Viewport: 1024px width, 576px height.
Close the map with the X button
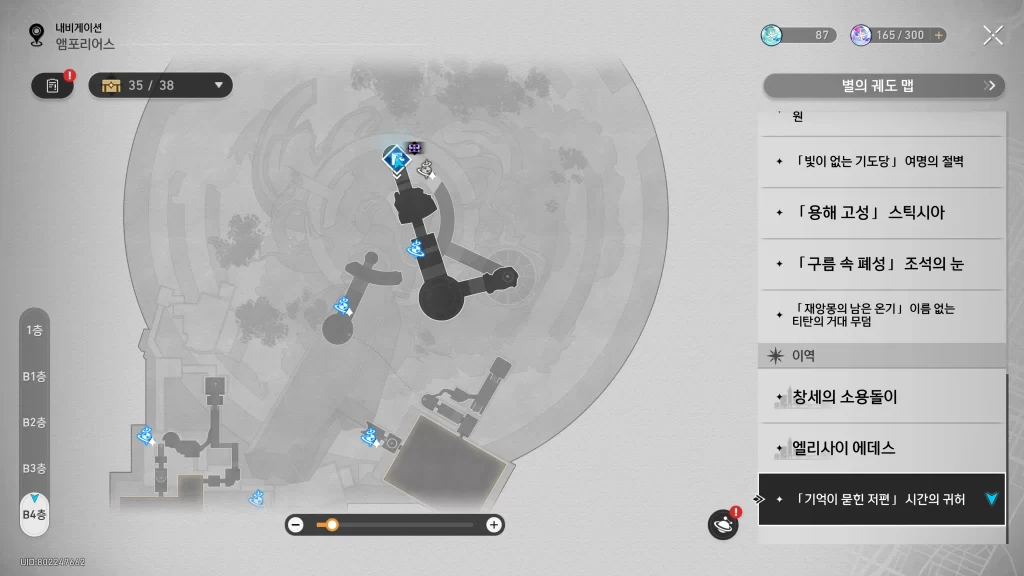click(x=992, y=36)
